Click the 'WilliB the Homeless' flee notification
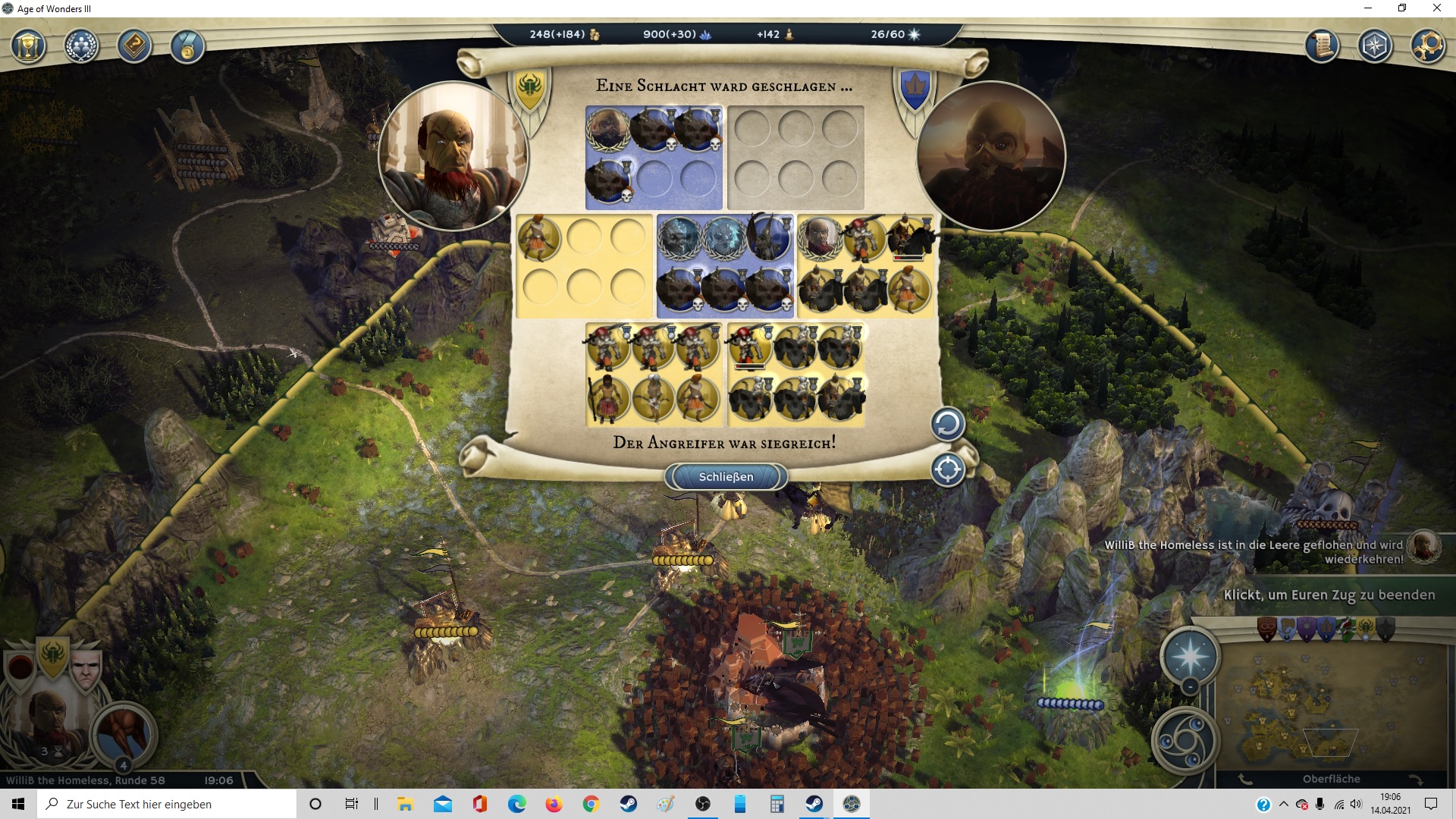 (1253, 551)
